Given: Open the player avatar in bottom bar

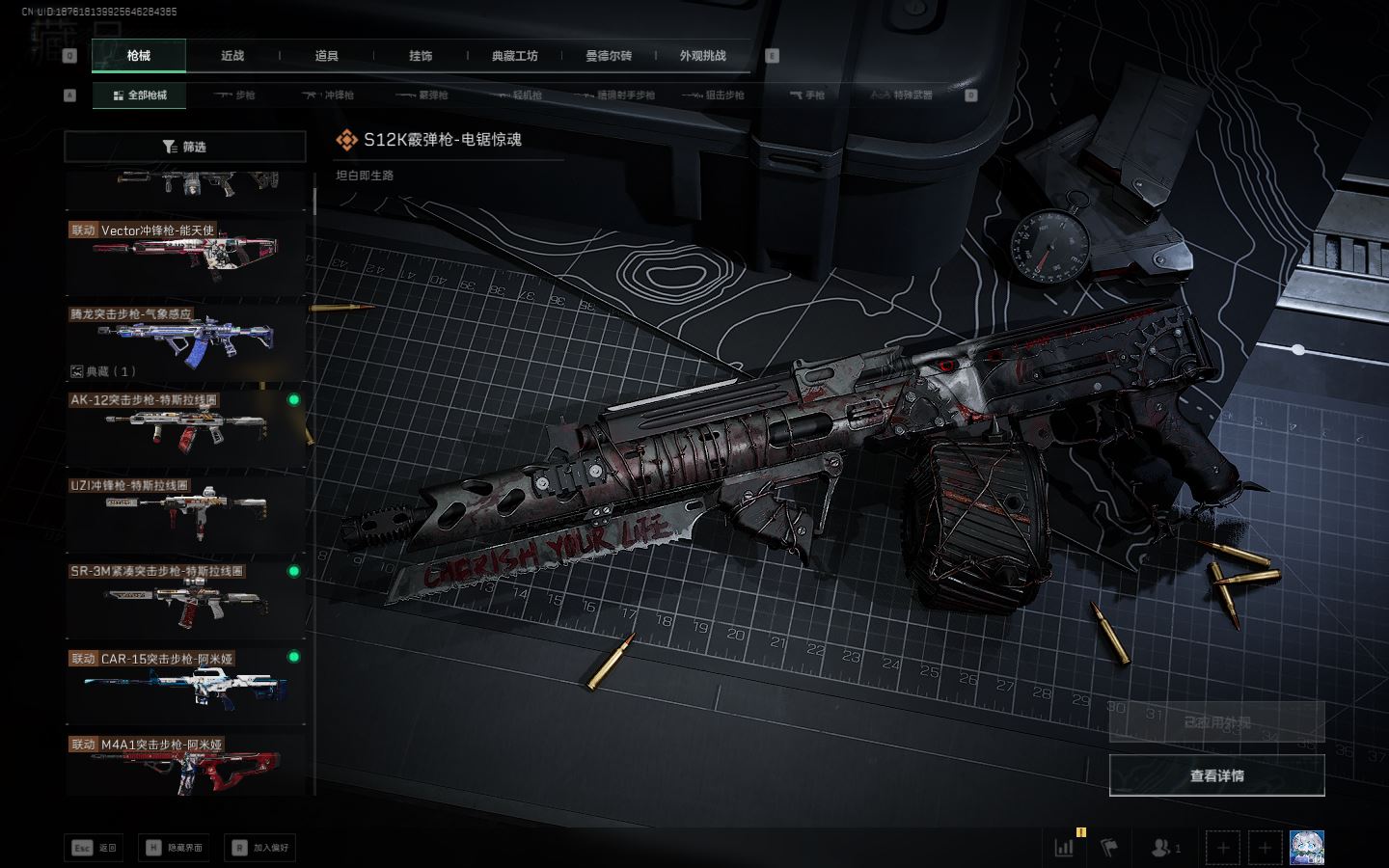Looking at the screenshot, I should 1306,848.
